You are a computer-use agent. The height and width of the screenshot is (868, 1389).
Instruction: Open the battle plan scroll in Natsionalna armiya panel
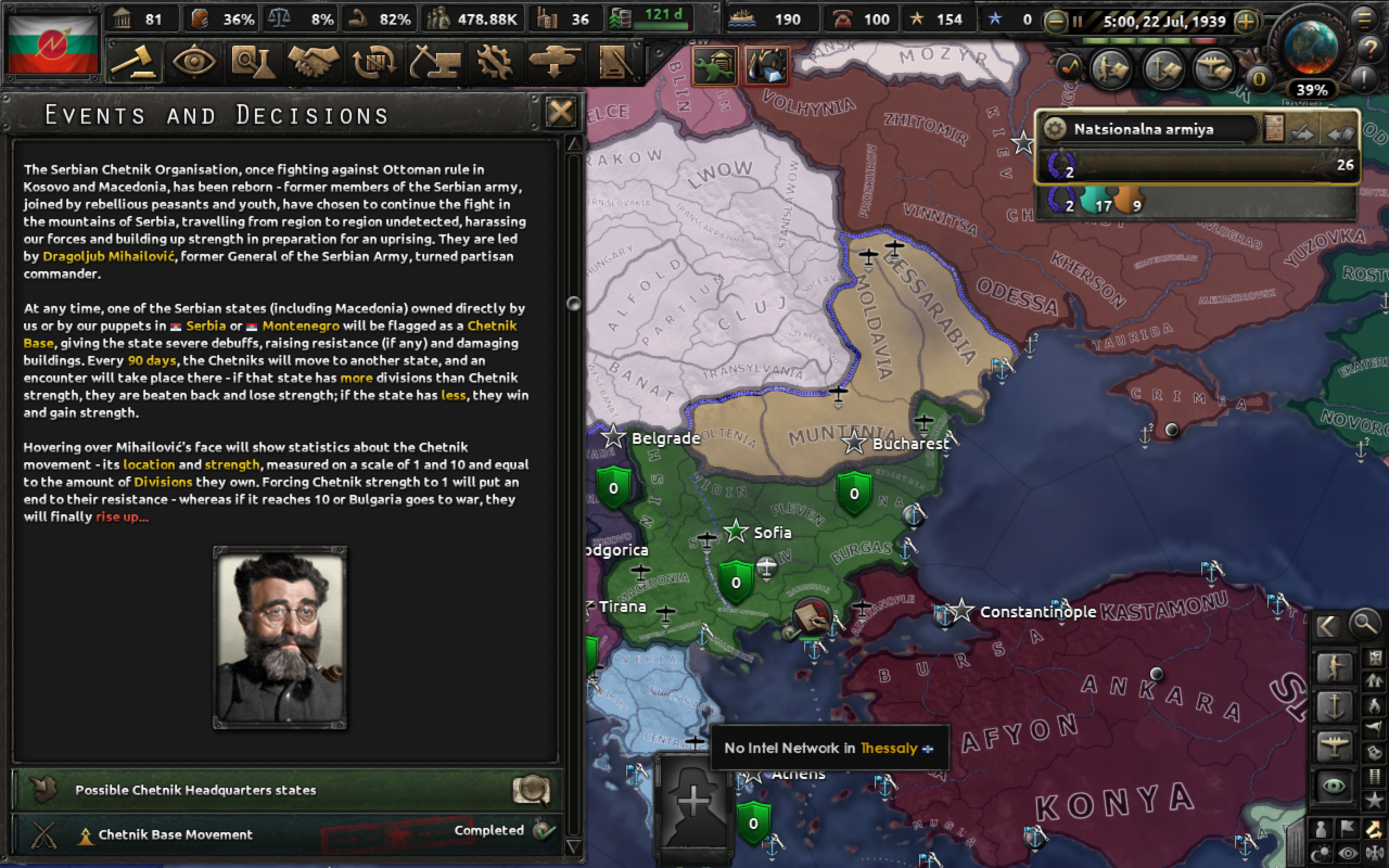point(1275,129)
